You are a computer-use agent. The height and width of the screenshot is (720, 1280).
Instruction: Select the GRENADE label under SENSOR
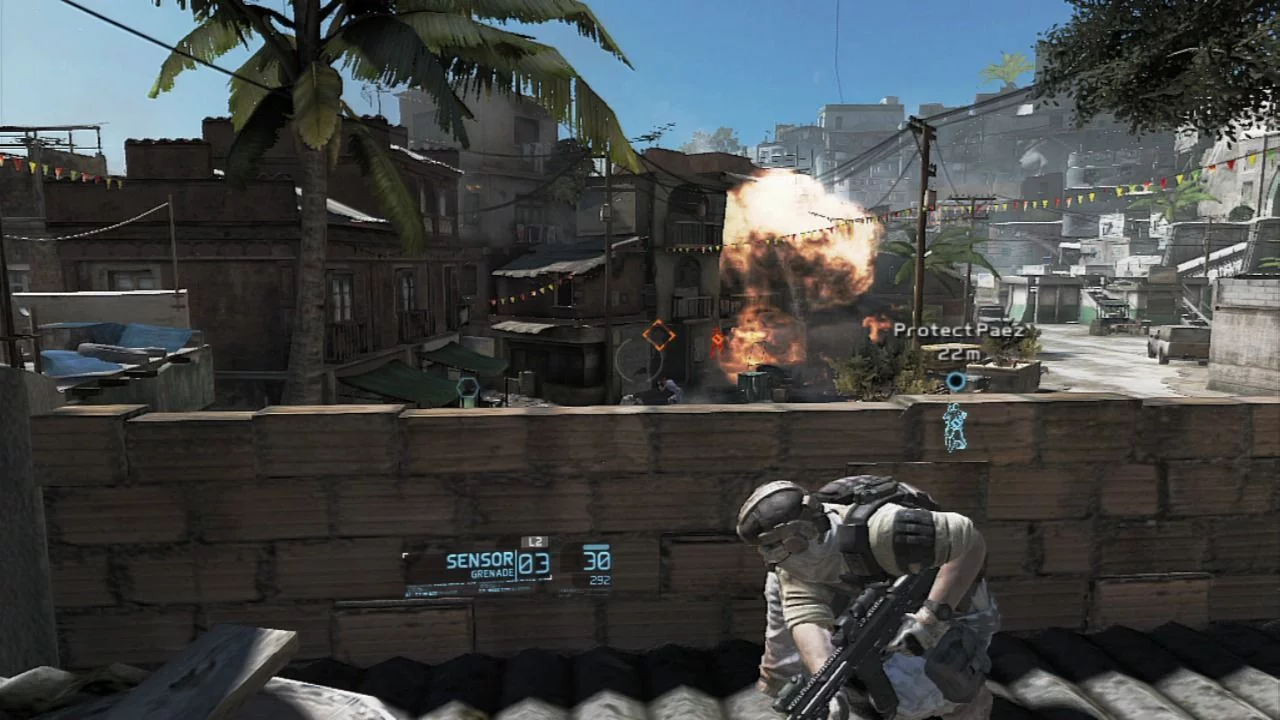494,572
